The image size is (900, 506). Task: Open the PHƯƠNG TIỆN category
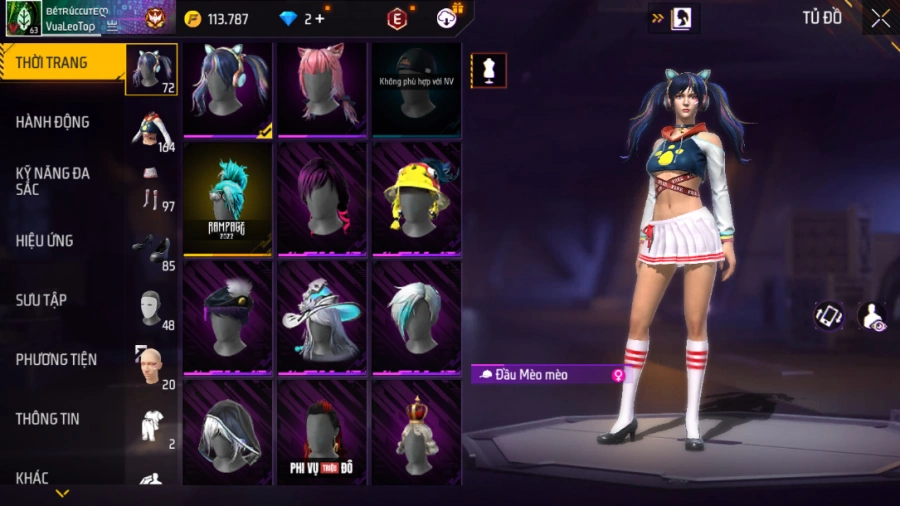tap(53, 359)
